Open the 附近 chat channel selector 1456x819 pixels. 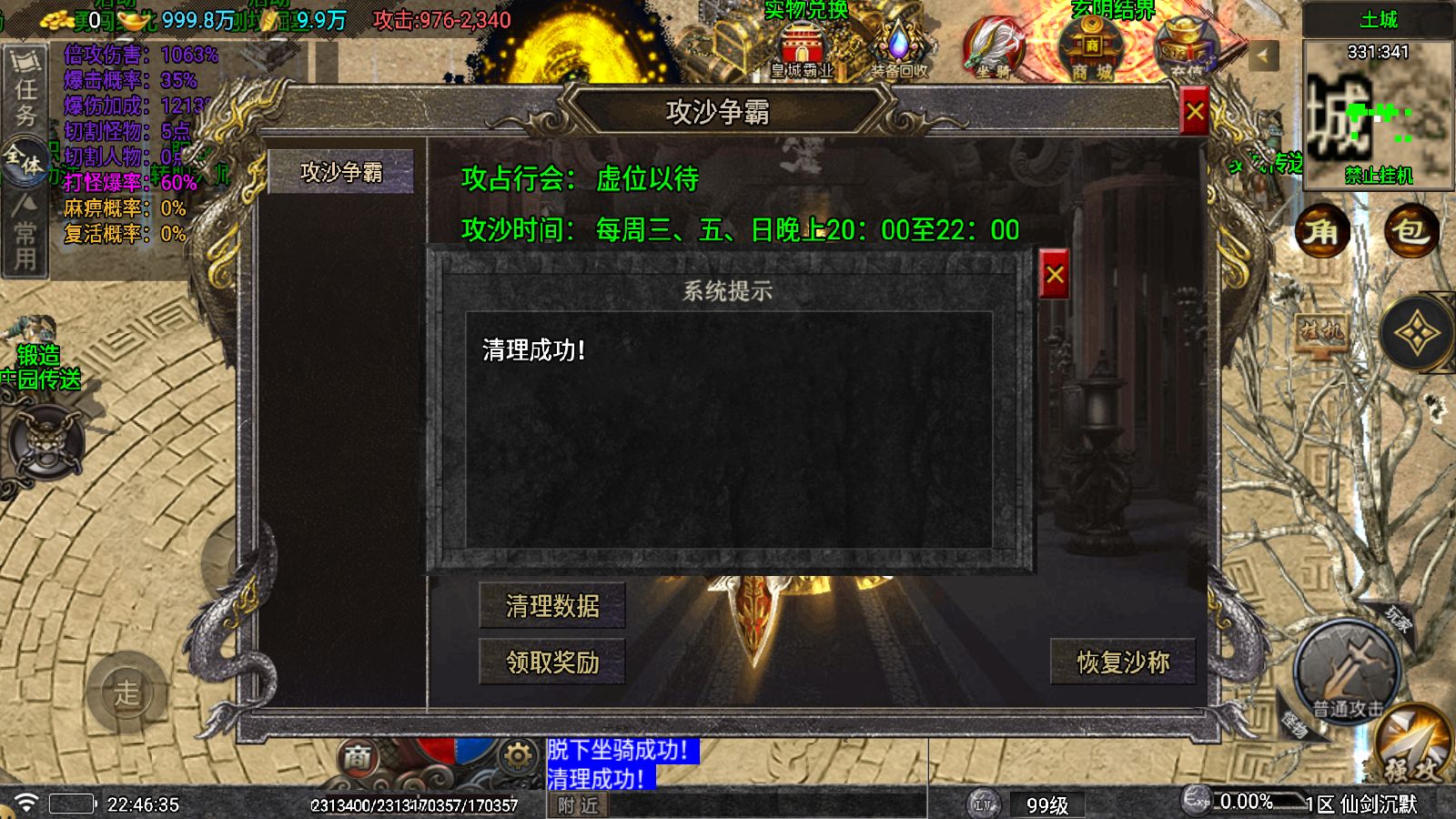[x=576, y=806]
